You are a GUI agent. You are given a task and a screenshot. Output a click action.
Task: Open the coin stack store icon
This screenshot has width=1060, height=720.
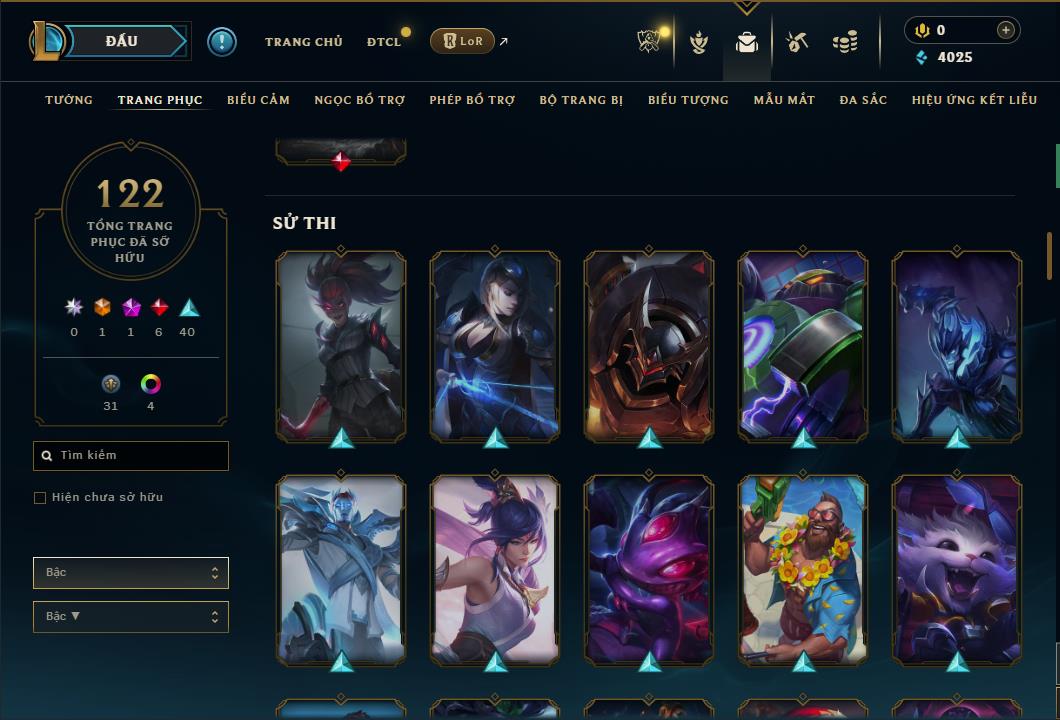[x=845, y=42]
